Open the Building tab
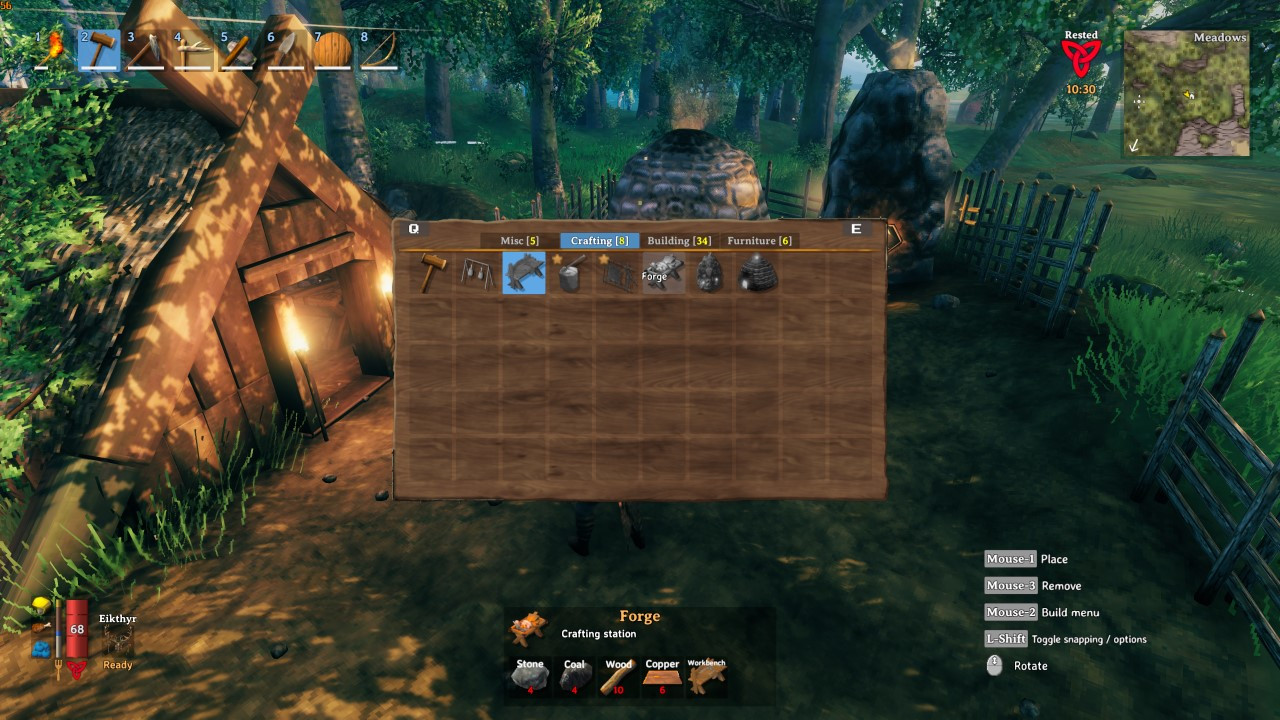 tap(679, 241)
